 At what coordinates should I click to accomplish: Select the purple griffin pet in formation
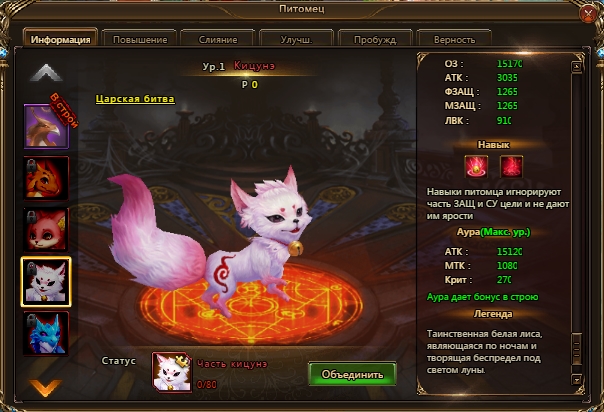[x=46, y=127]
